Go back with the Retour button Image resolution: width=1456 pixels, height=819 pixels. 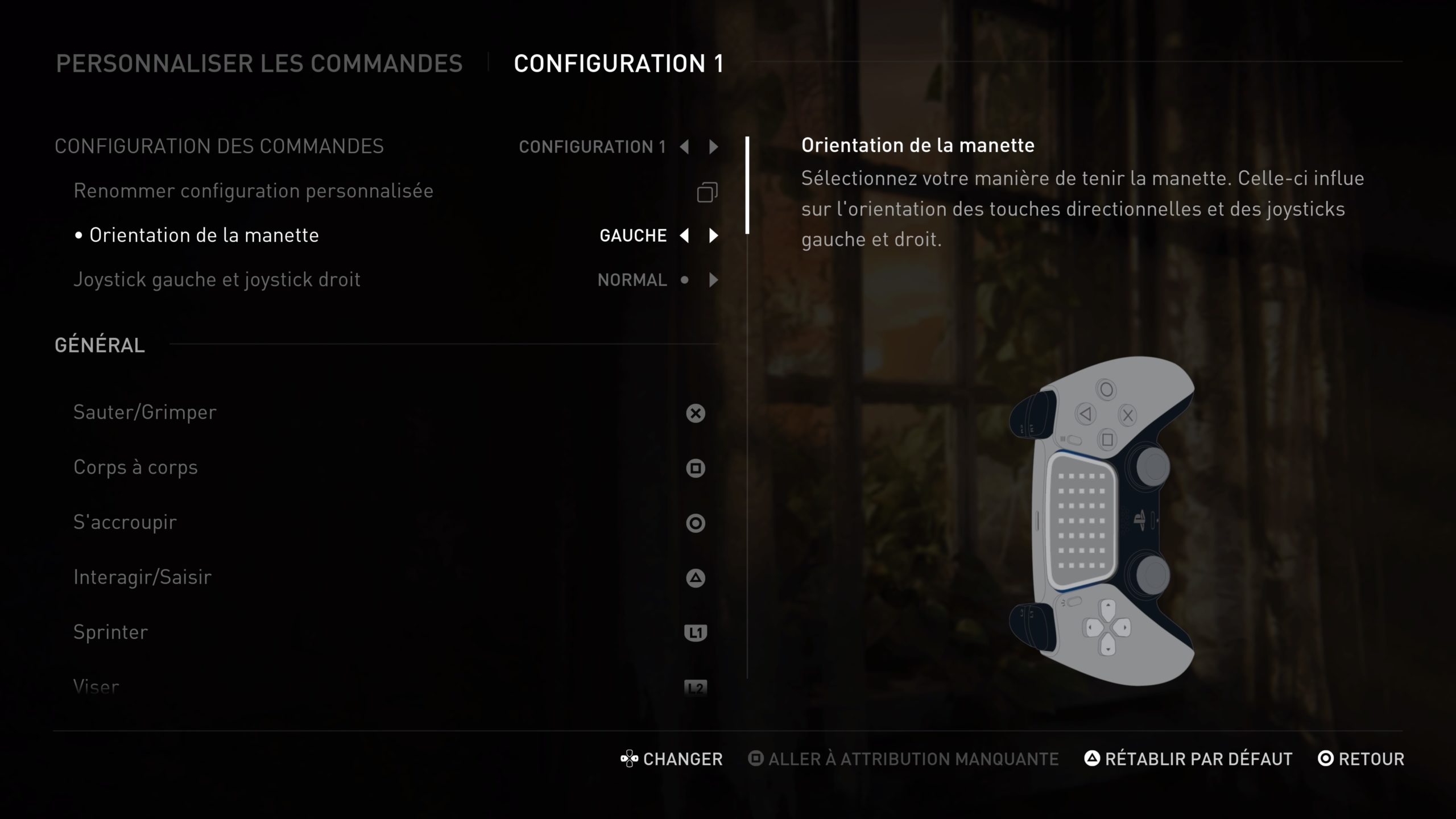tap(1361, 759)
